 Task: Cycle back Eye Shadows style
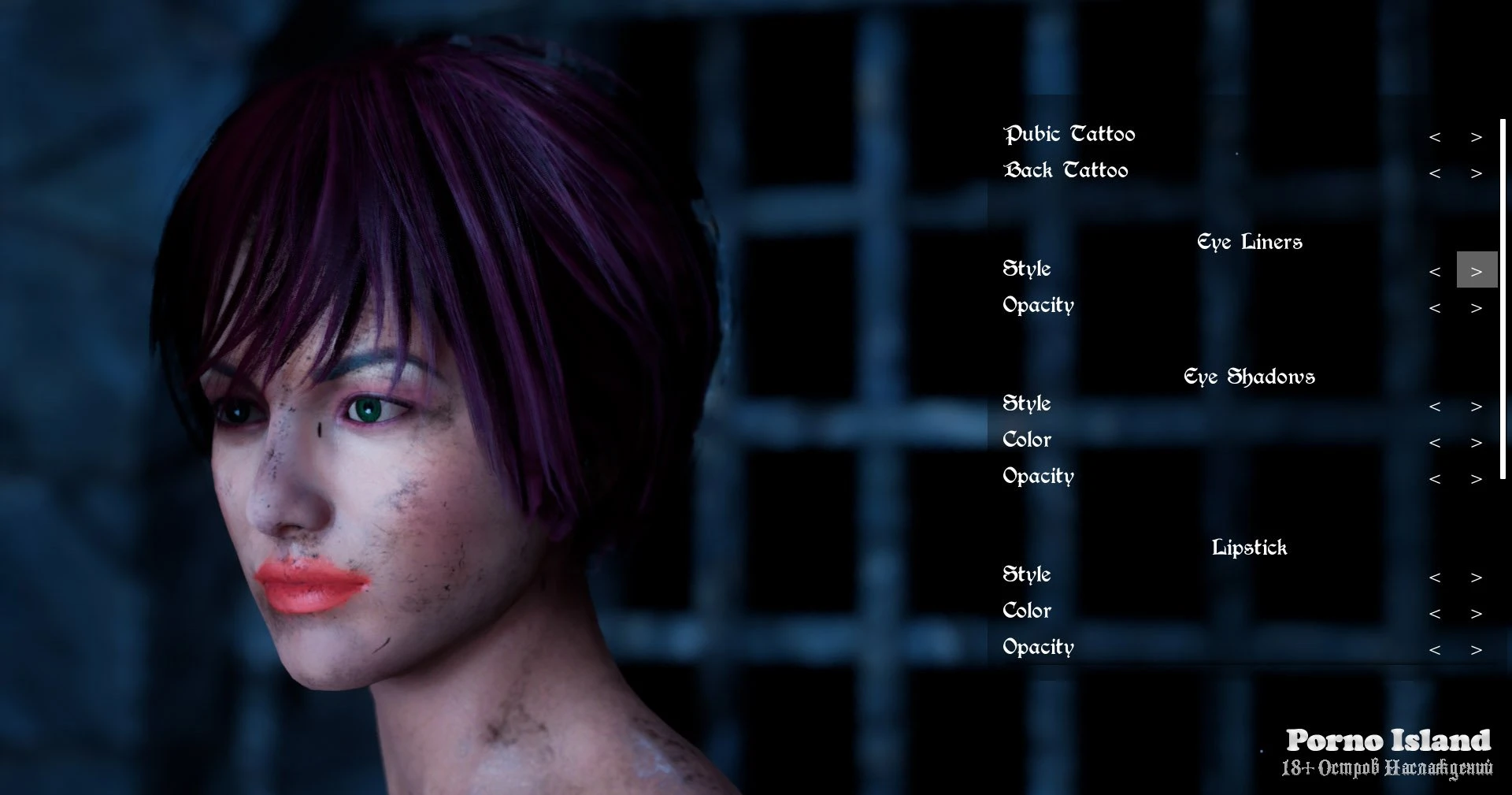1435,407
